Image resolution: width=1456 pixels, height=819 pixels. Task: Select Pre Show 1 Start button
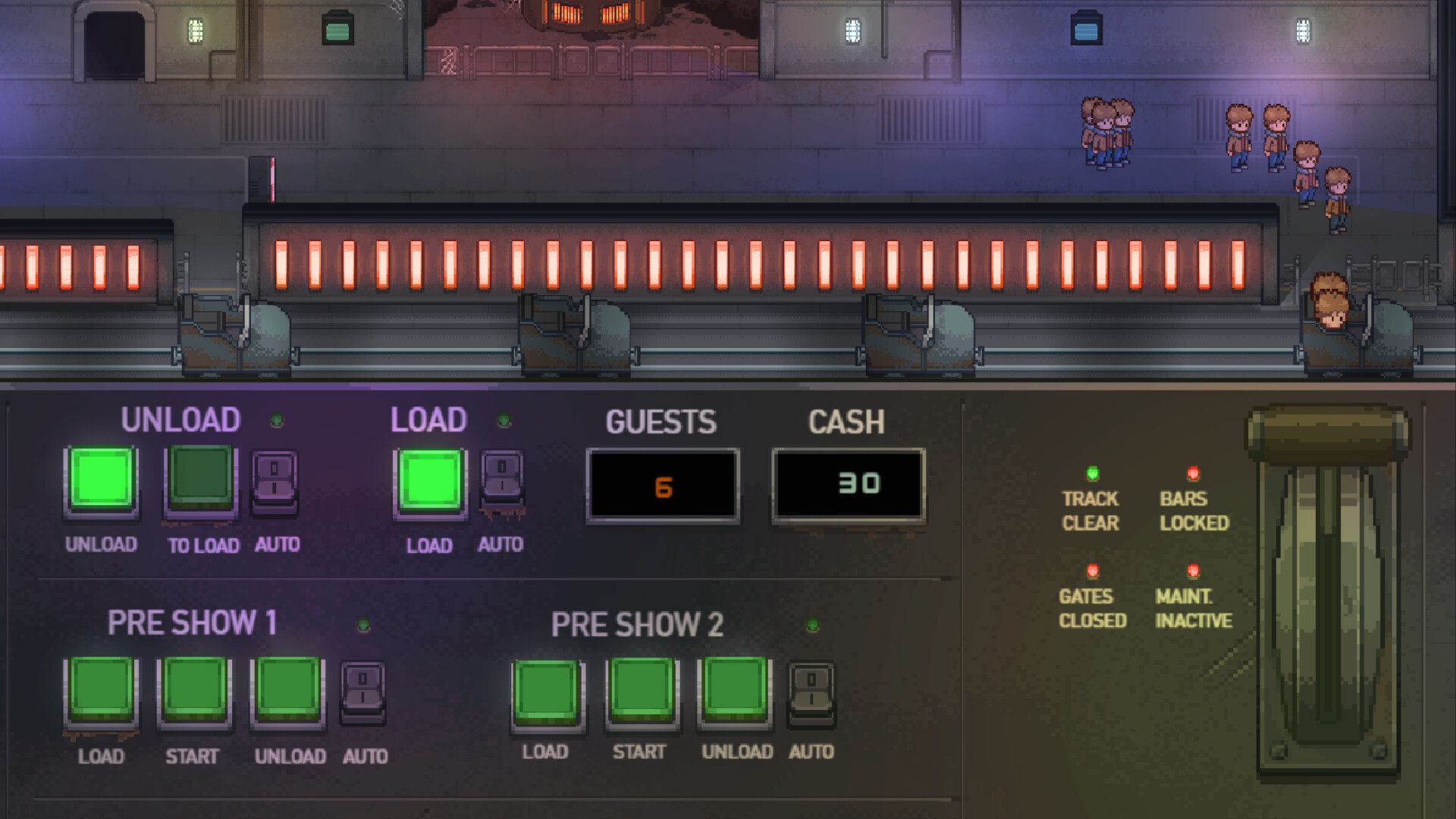194,689
